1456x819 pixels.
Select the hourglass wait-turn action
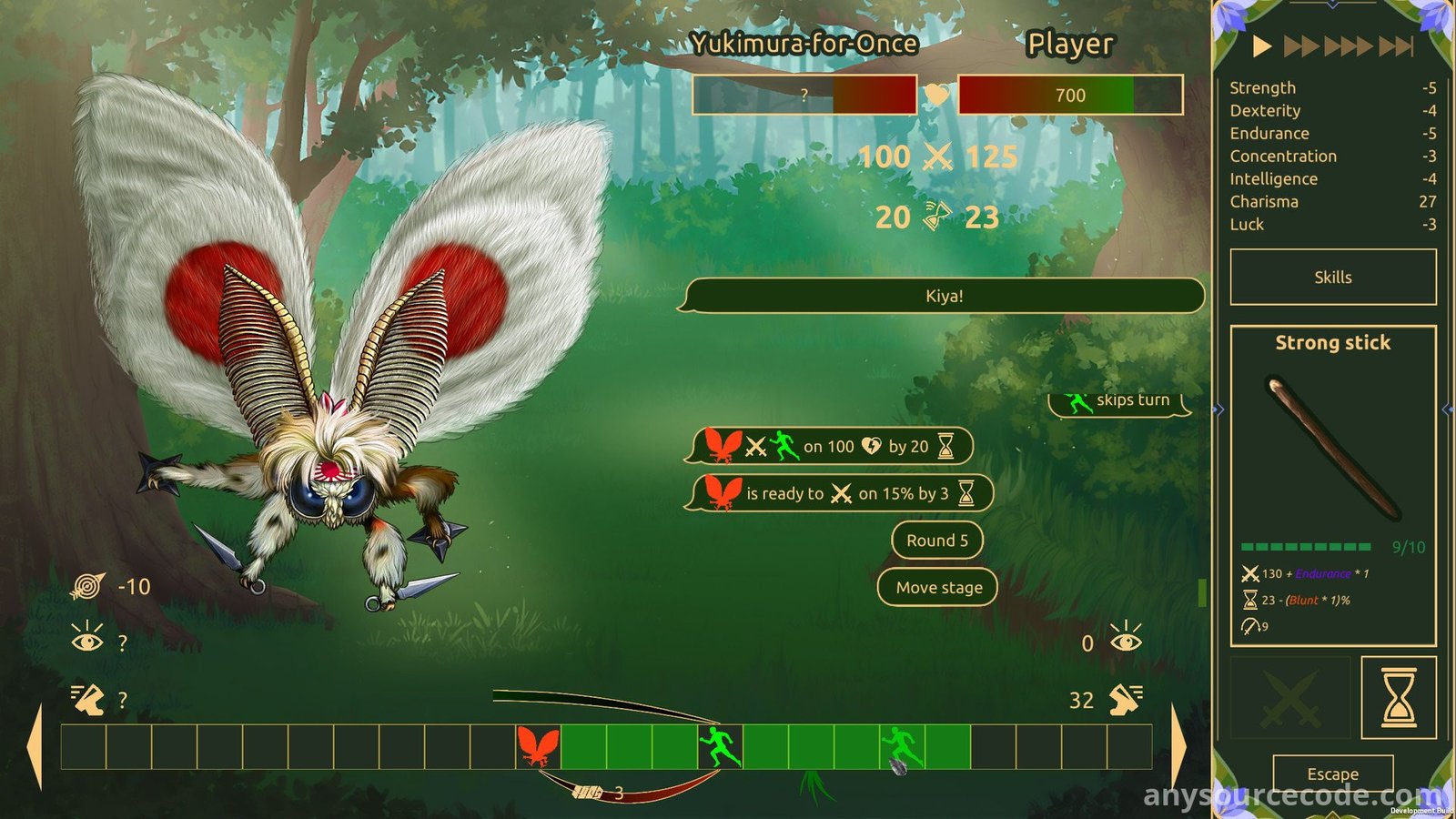1398,698
